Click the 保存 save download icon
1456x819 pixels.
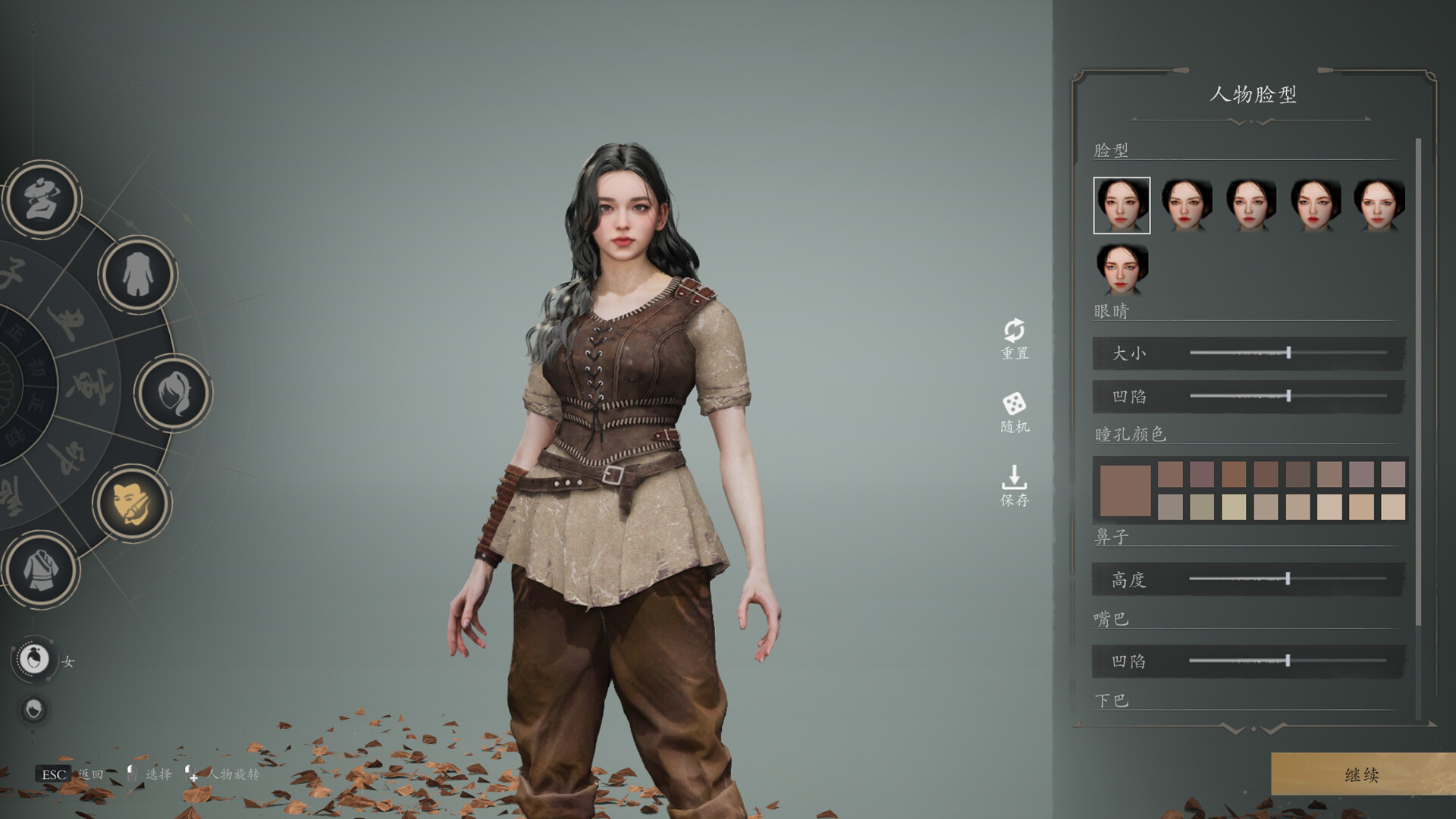coord(1013,484)
